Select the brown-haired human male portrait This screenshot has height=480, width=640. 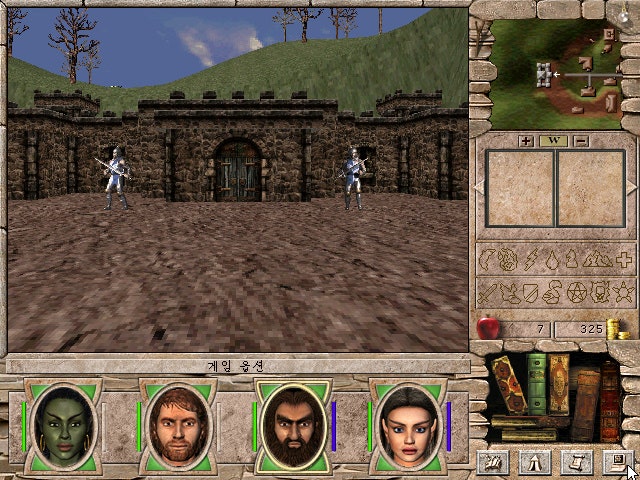click(177, 425)
